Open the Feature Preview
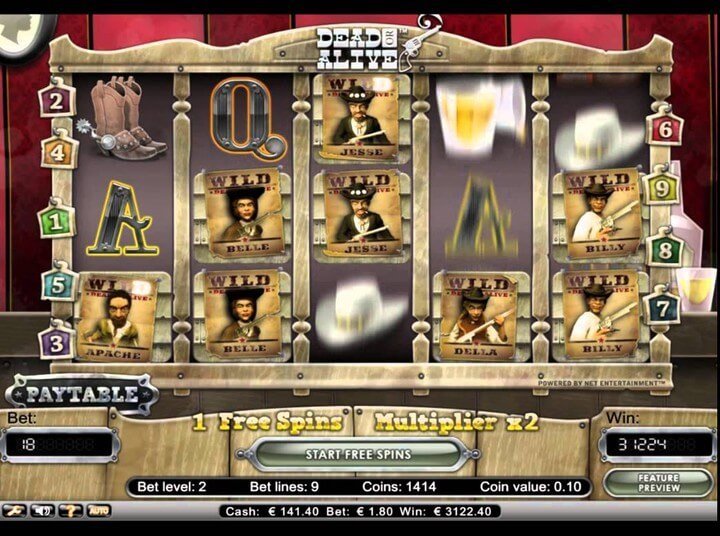The image size is (720, 536). click(657, 482)
